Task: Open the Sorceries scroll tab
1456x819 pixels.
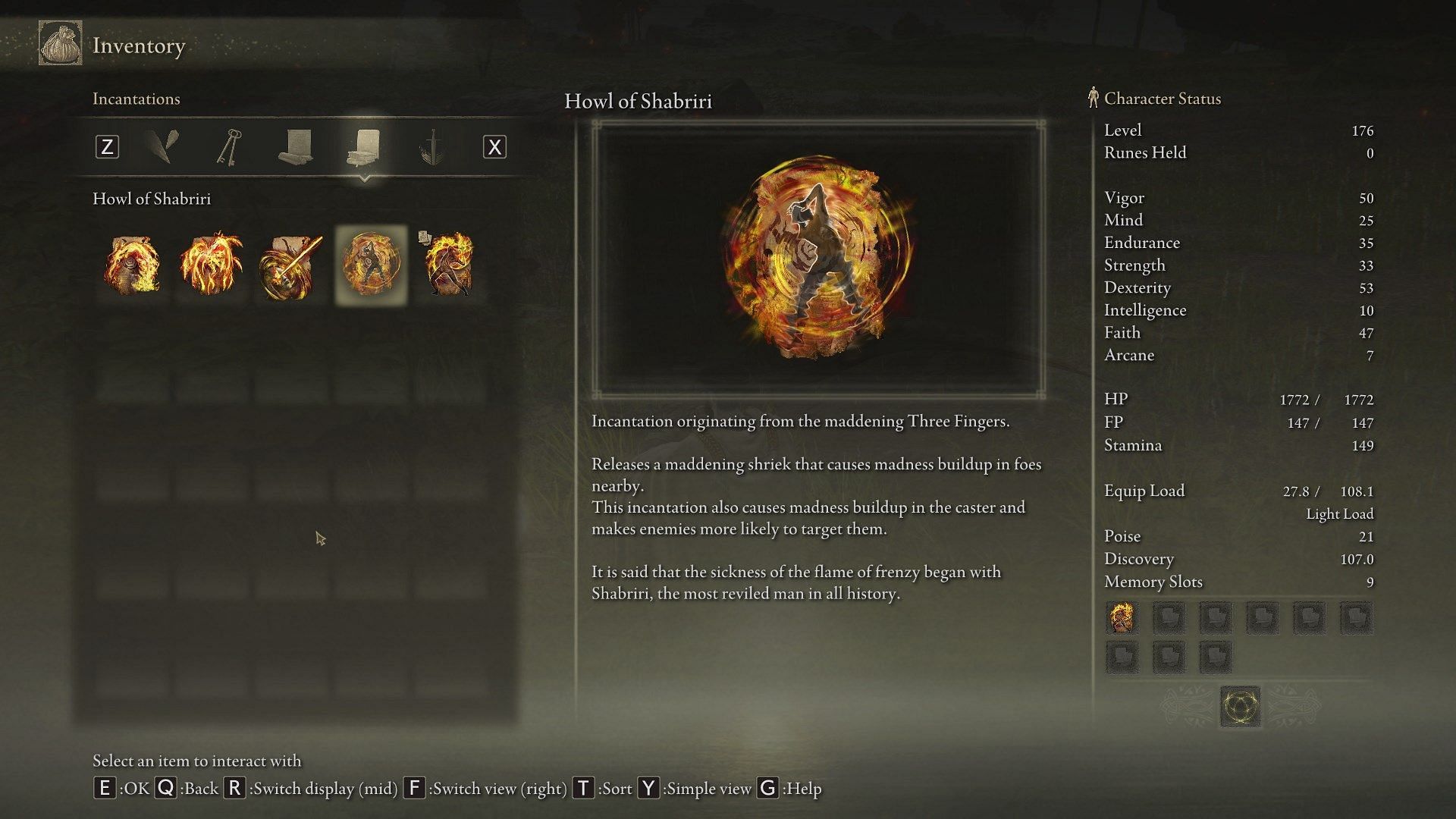Action: (295, 146)
